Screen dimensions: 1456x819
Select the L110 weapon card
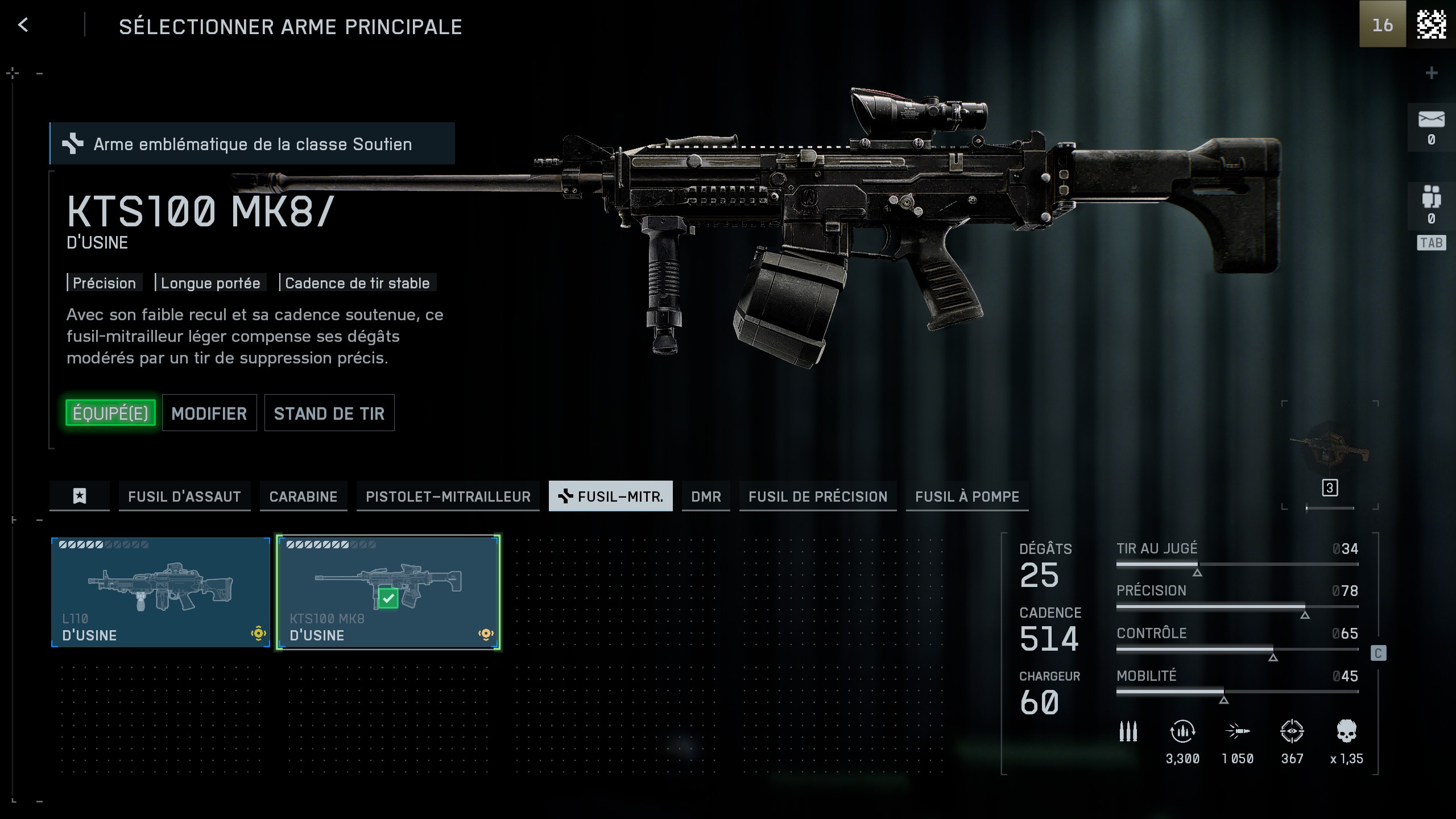[160, 591]
